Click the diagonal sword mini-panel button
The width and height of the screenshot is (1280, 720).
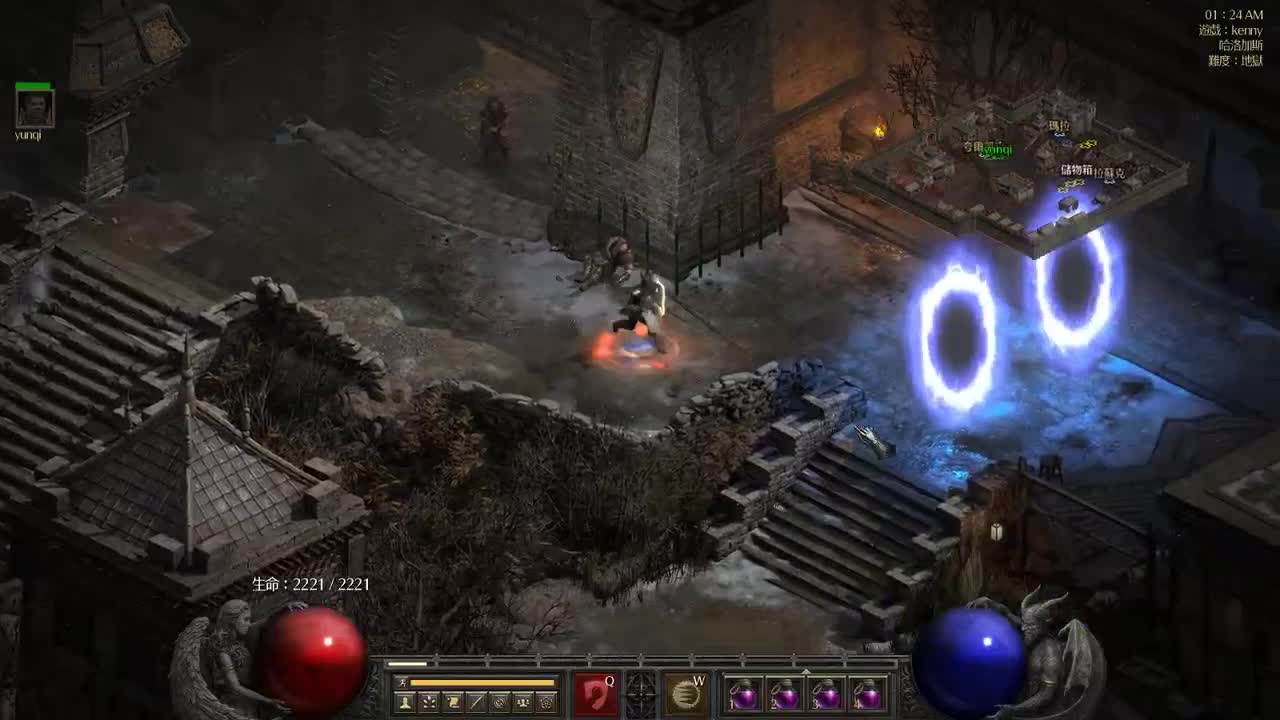pos(477,703)
